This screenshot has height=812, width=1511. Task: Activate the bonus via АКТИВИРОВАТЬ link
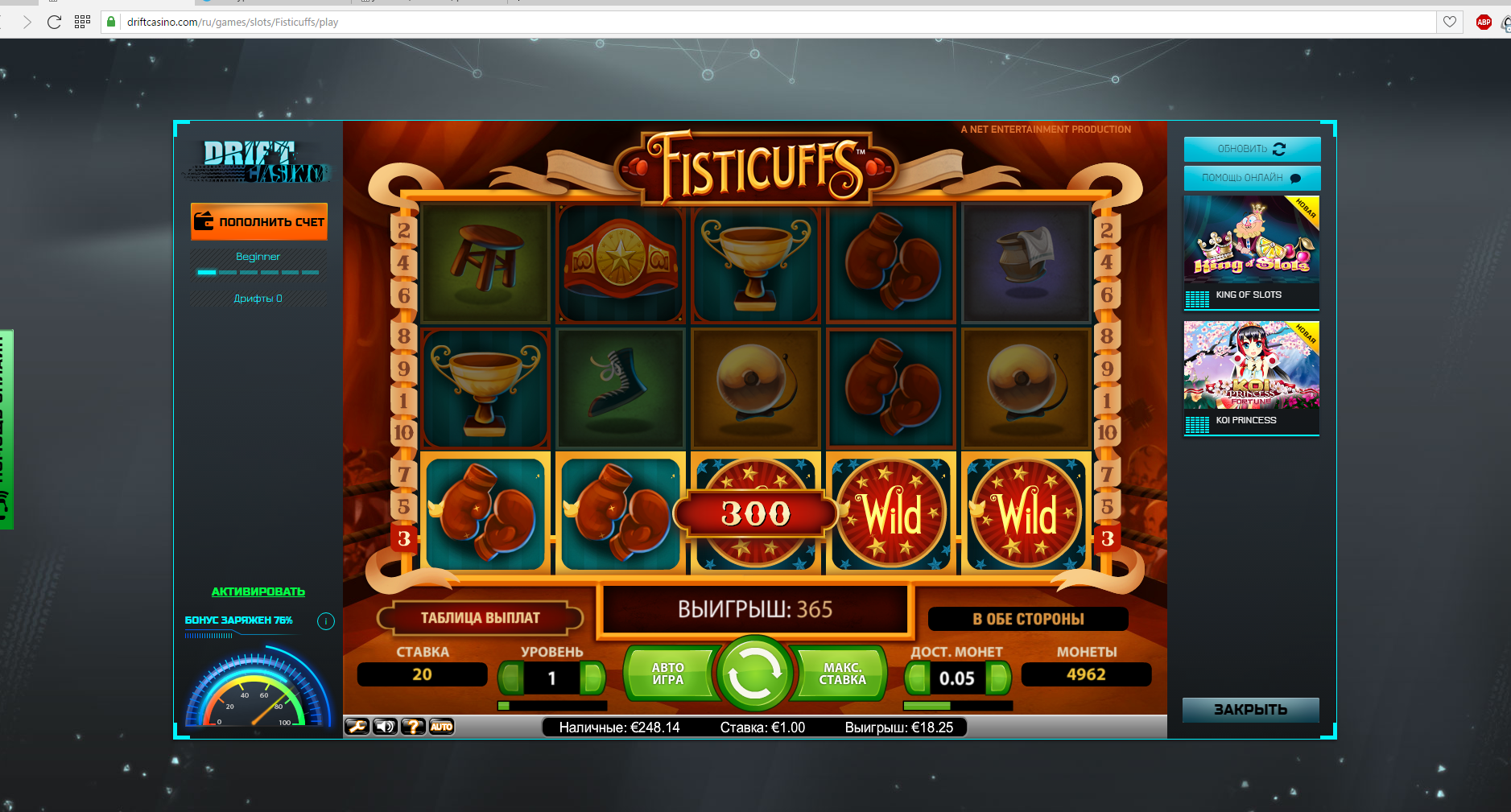(x=258, y=591)
